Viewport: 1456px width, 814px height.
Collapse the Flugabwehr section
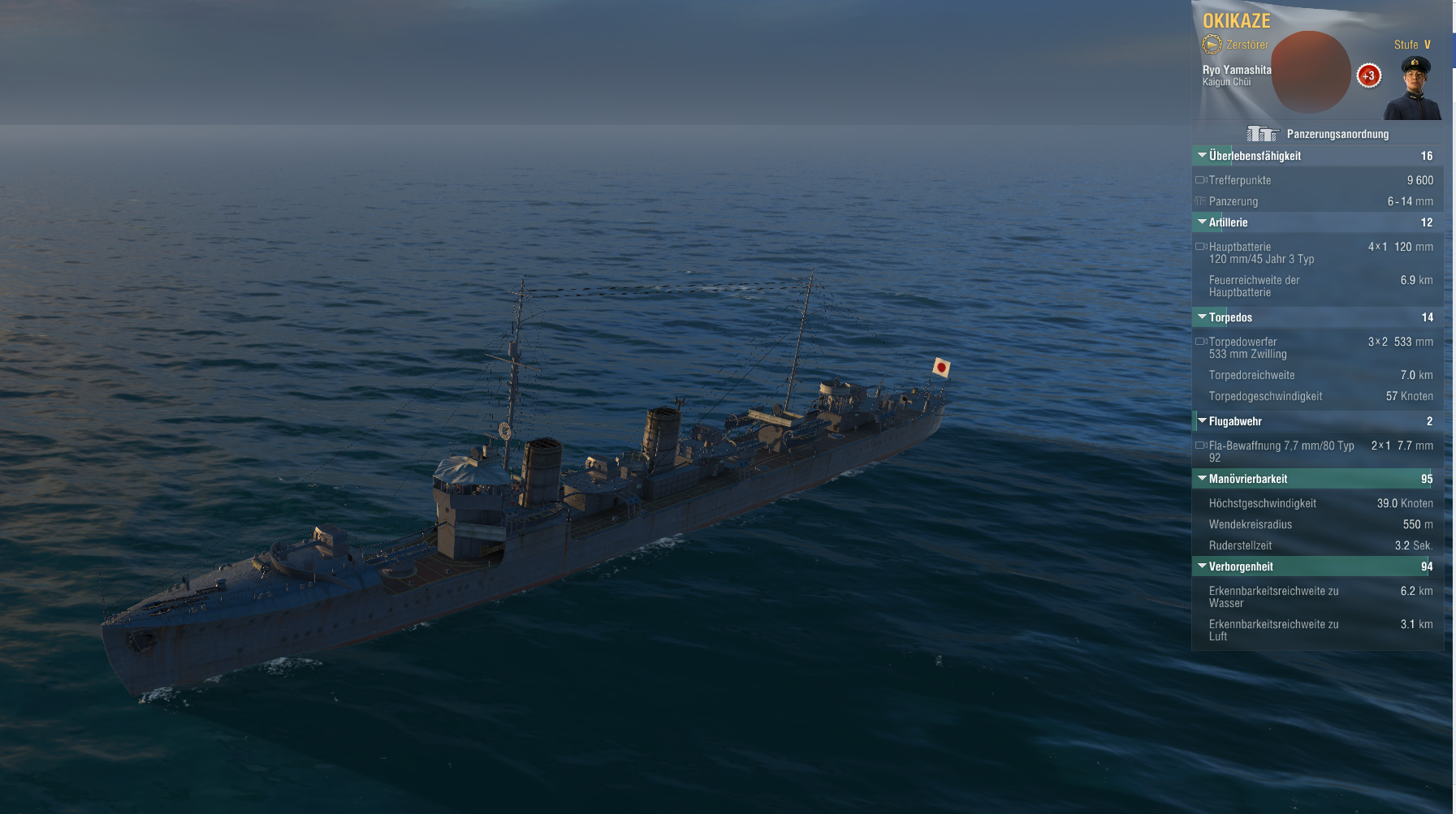pyautogui.click(x=1203, y=420)
